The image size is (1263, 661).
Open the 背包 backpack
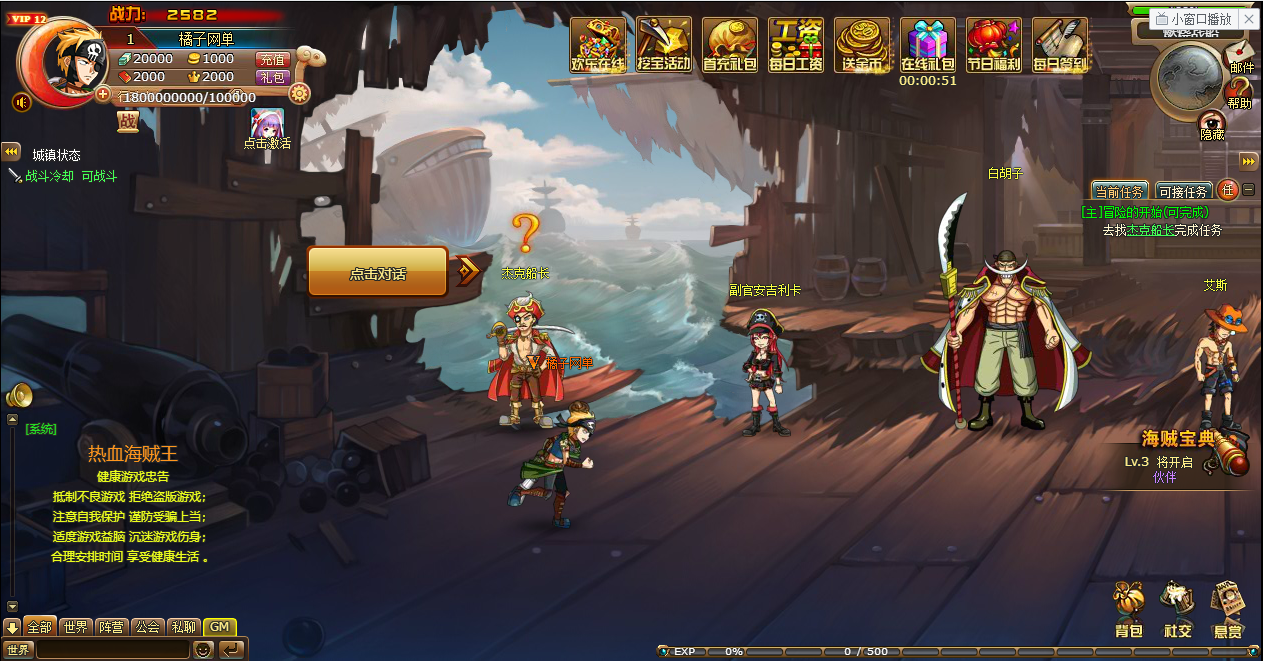pos(1129,609)
